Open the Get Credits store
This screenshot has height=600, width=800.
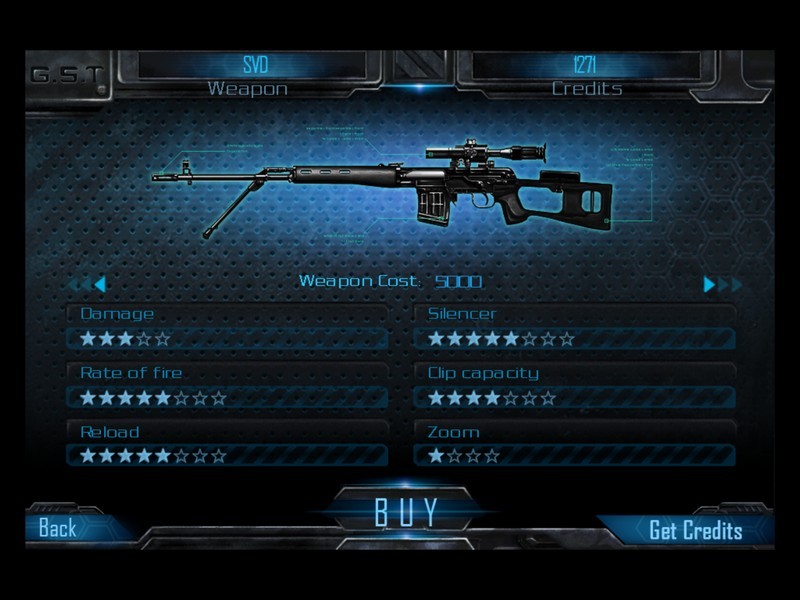coord(695,530)
